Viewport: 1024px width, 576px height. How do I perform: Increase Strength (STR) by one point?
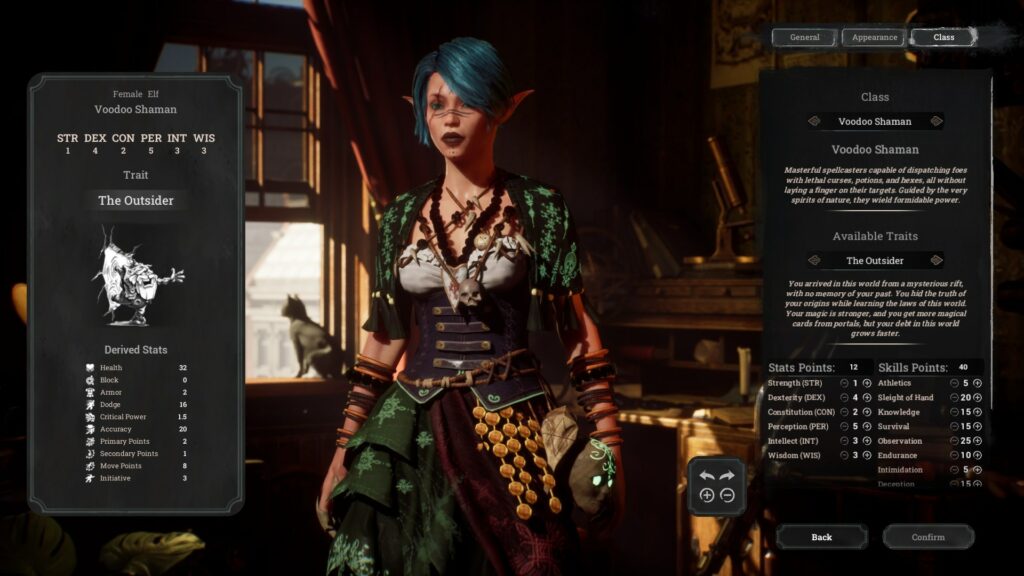[x=866, y=383]
